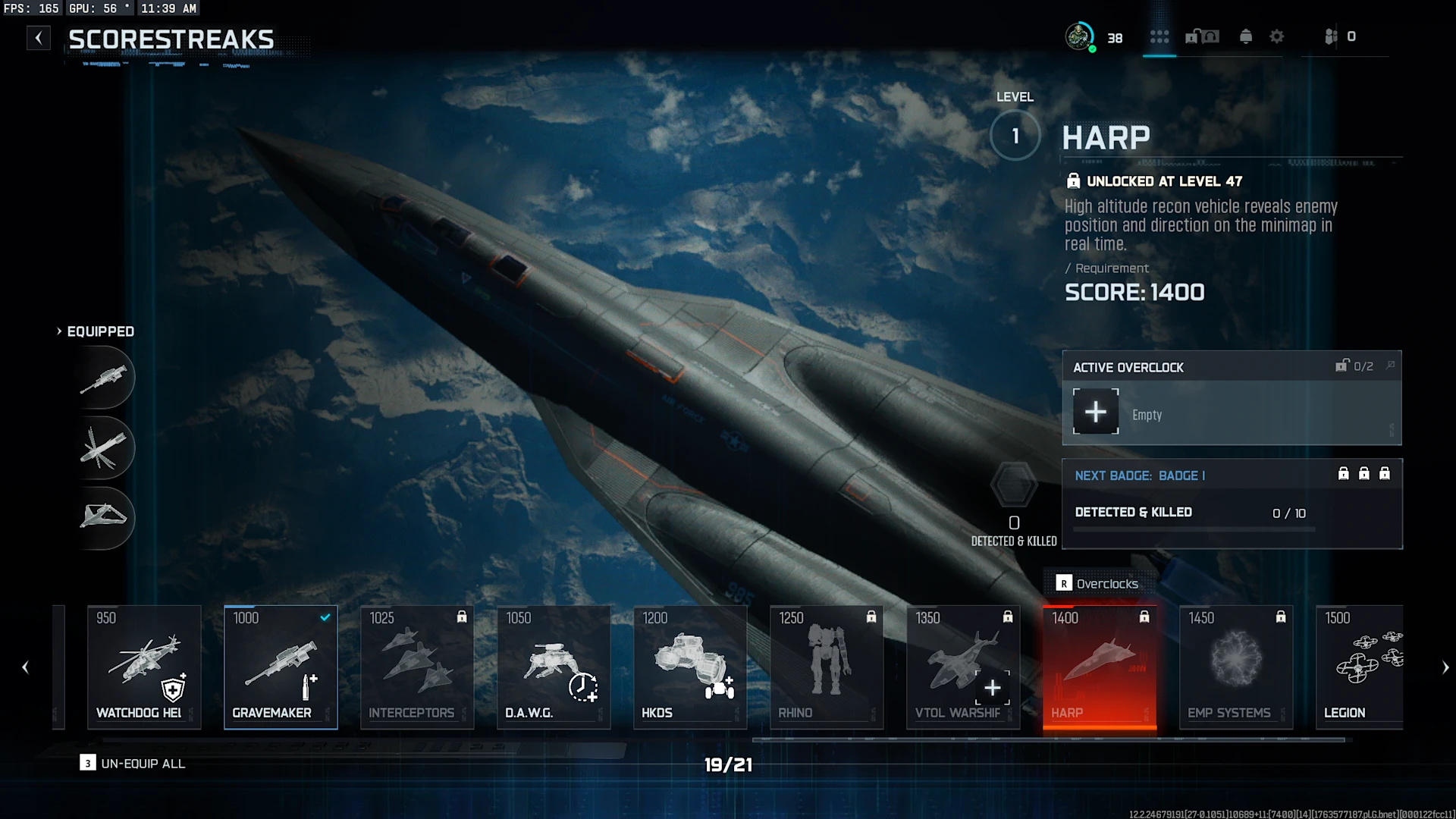1456x819 pixels.
Task: Select the first equipped scorestreak slot
Action: 104,378
